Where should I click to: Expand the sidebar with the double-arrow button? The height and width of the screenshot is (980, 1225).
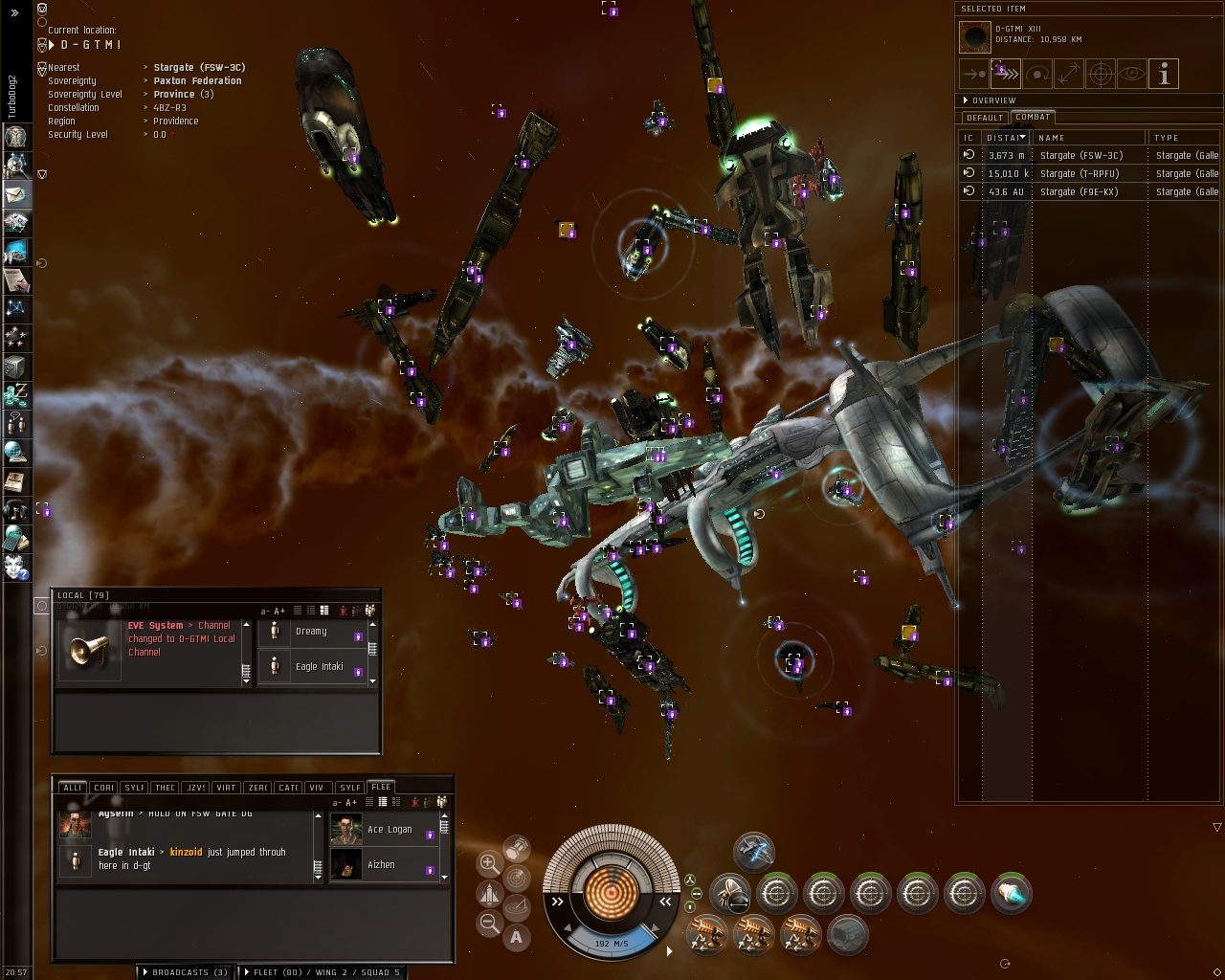click(x=14, y=12)
